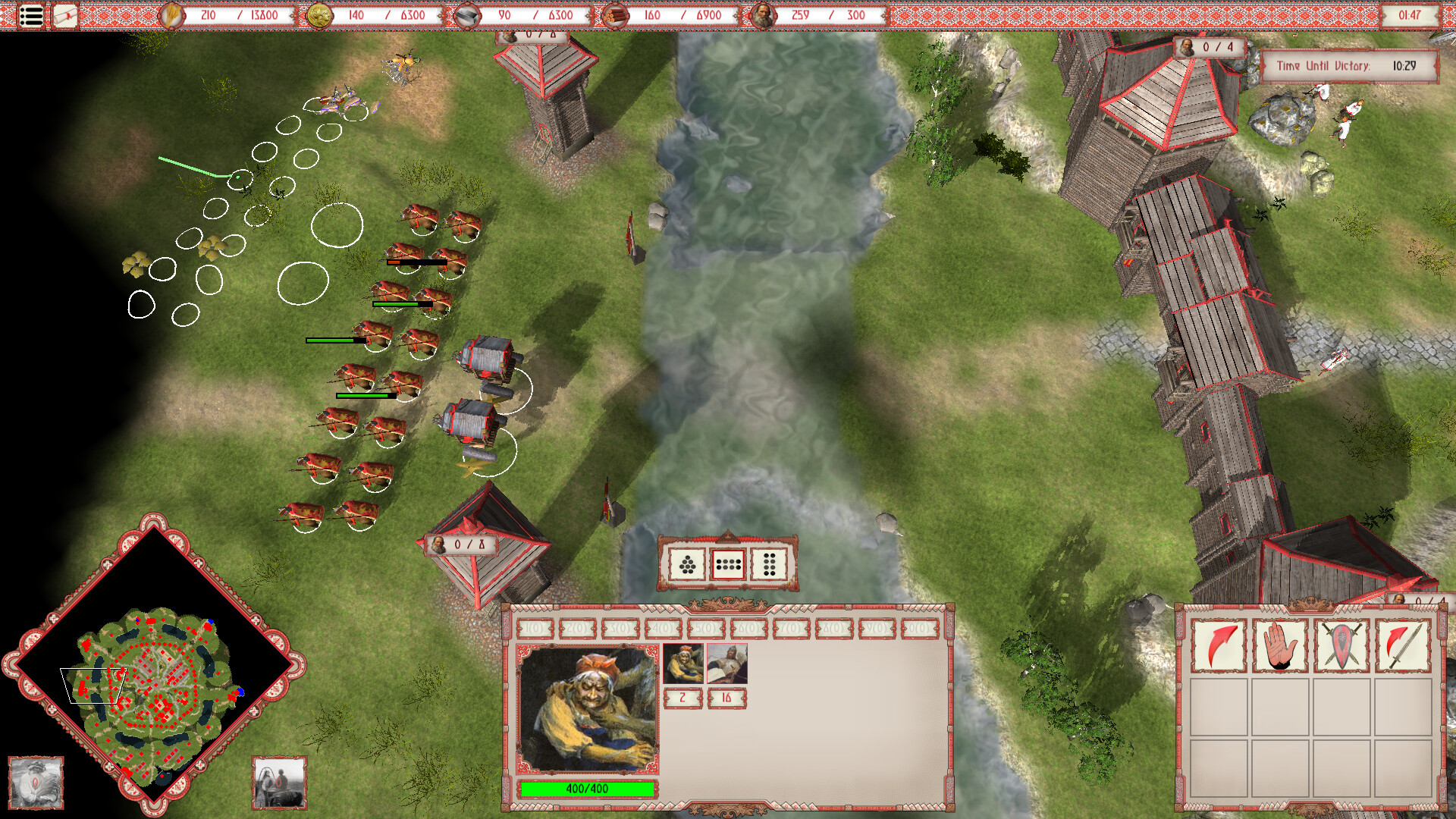Select the move command red arrow icon

[x=1217, y=643]
